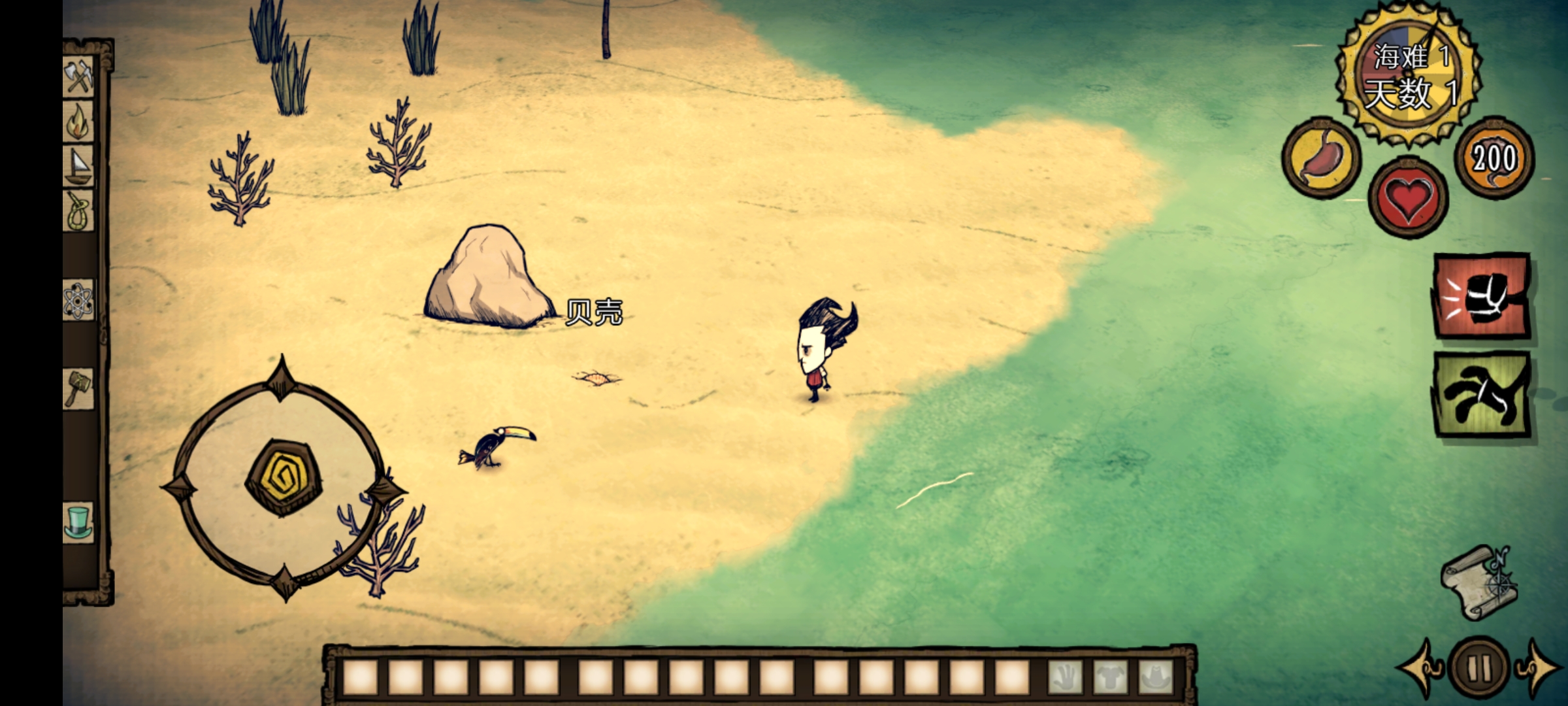
Task: Open the rope trap Survival tab
Action: click(78, 211)
